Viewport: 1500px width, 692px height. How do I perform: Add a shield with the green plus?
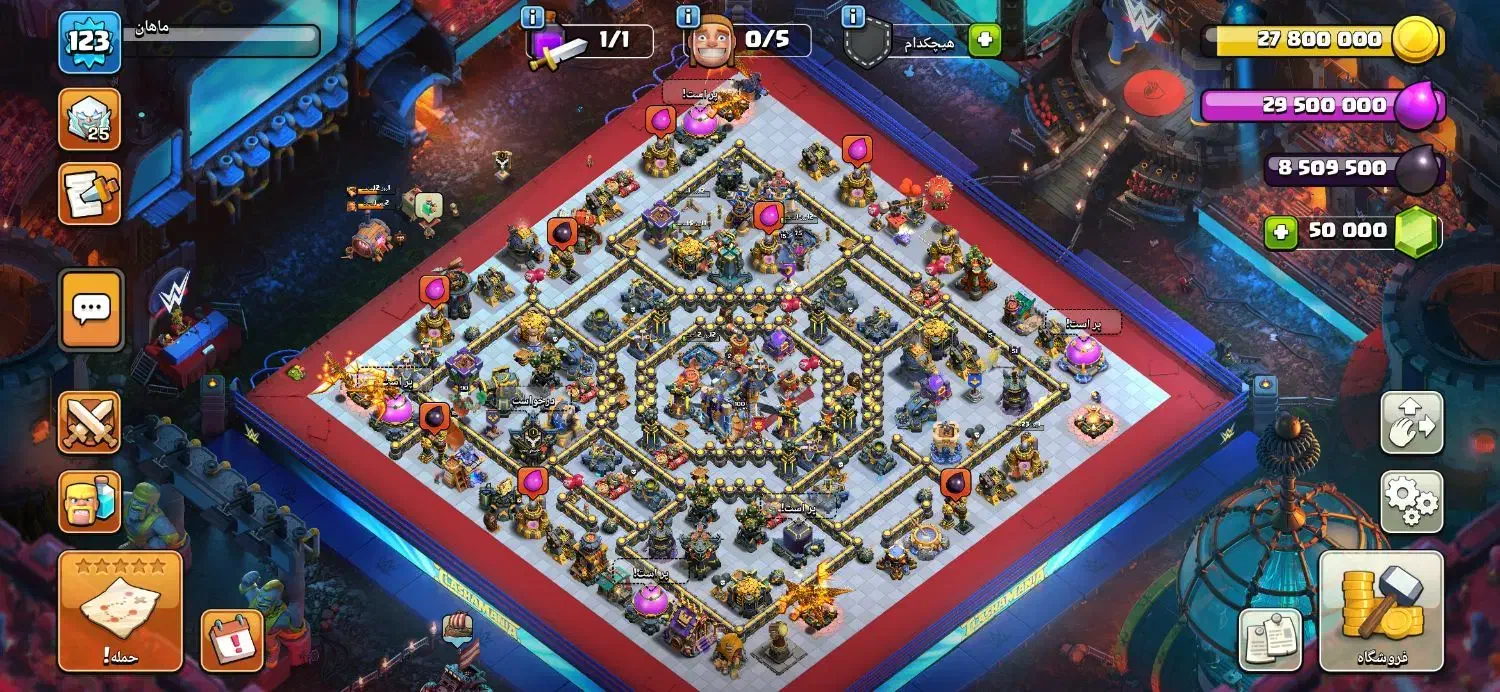point(984,40)
